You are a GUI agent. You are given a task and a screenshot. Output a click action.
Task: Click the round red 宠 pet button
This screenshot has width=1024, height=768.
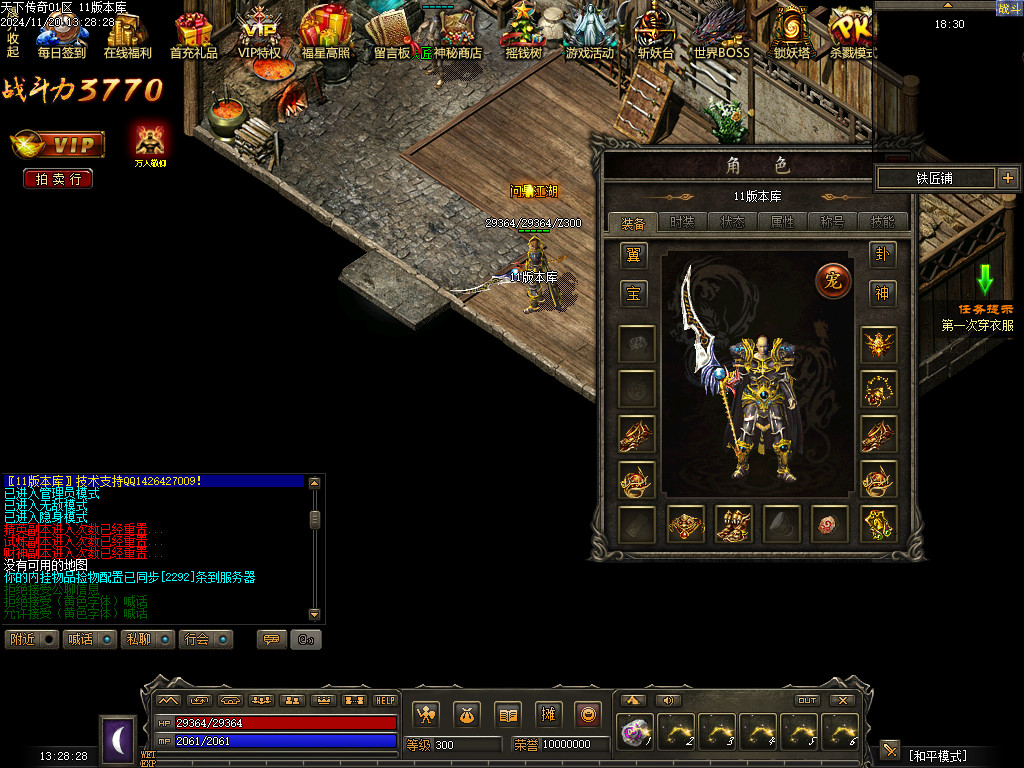coord(832,280)
